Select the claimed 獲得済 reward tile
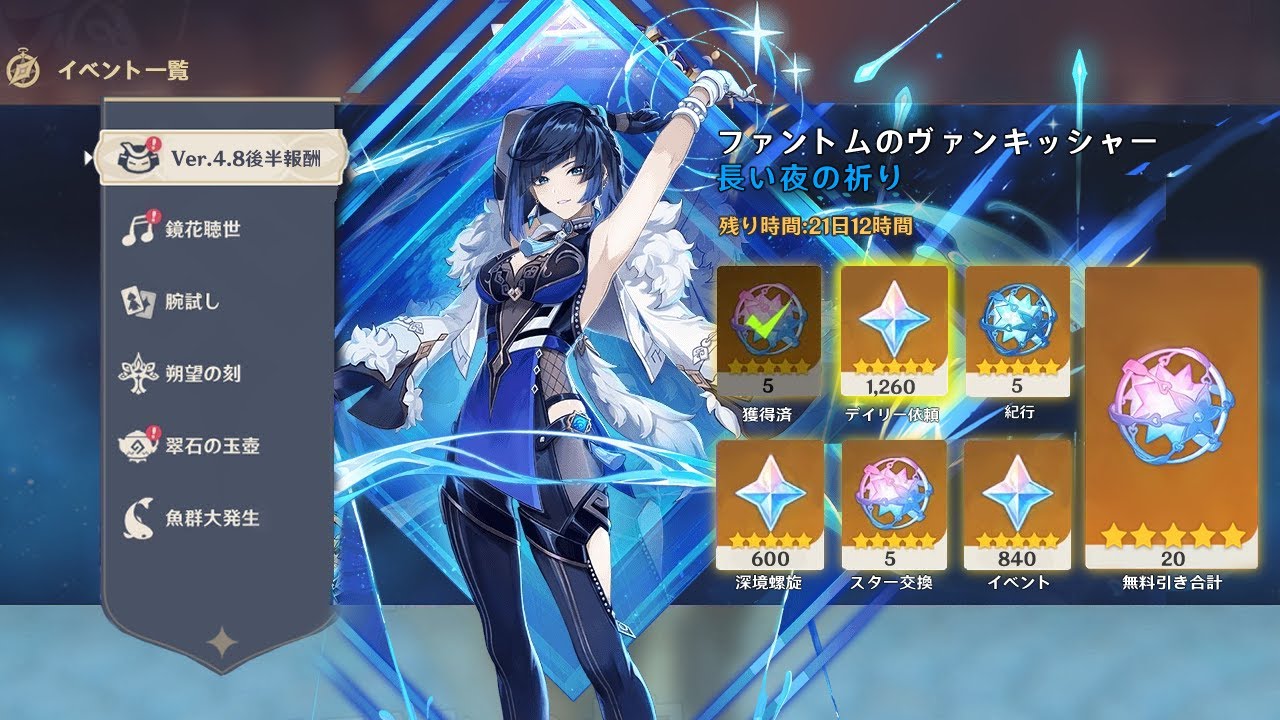Viewport: 1280px width, 720px height. click(769, 332)
